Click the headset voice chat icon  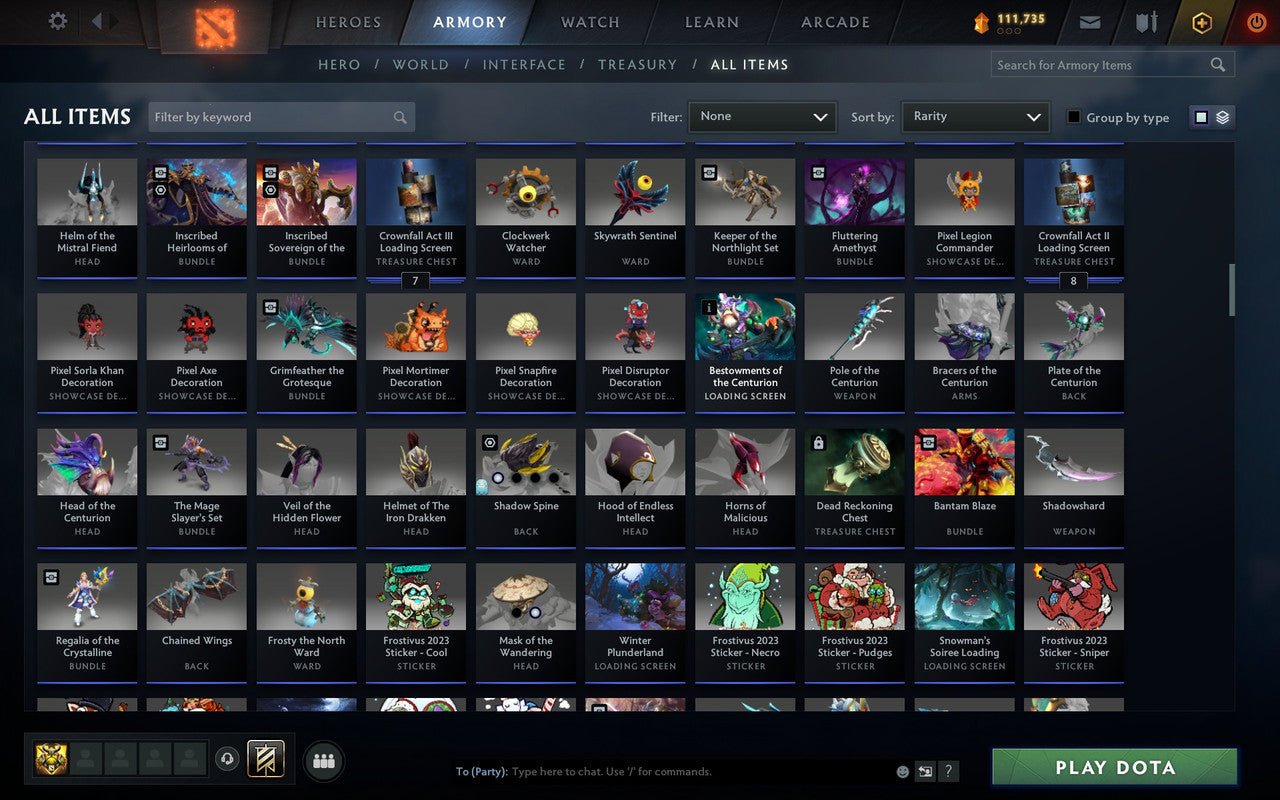point(228,759)
